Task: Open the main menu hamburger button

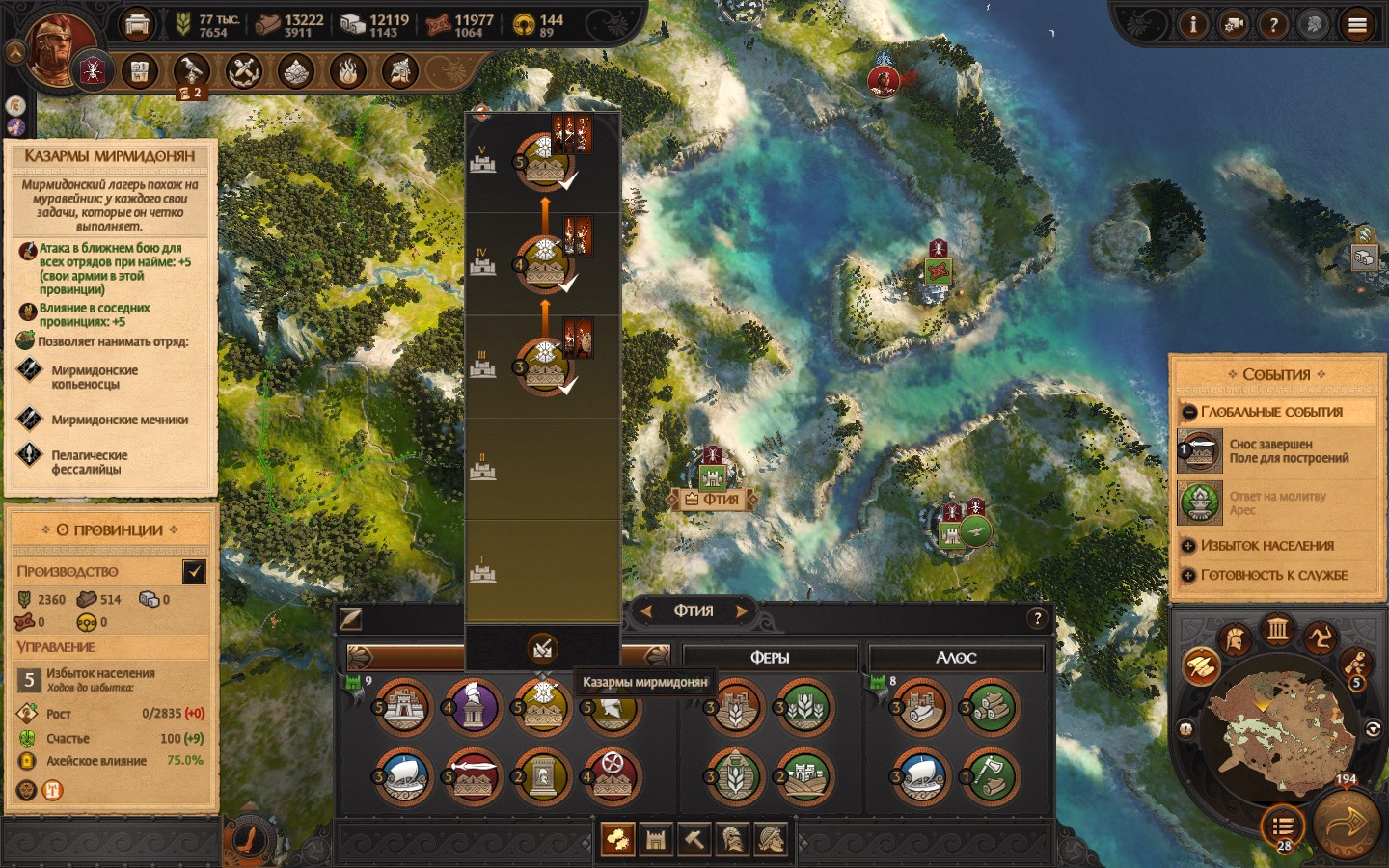Action: tap(1357, 25)
